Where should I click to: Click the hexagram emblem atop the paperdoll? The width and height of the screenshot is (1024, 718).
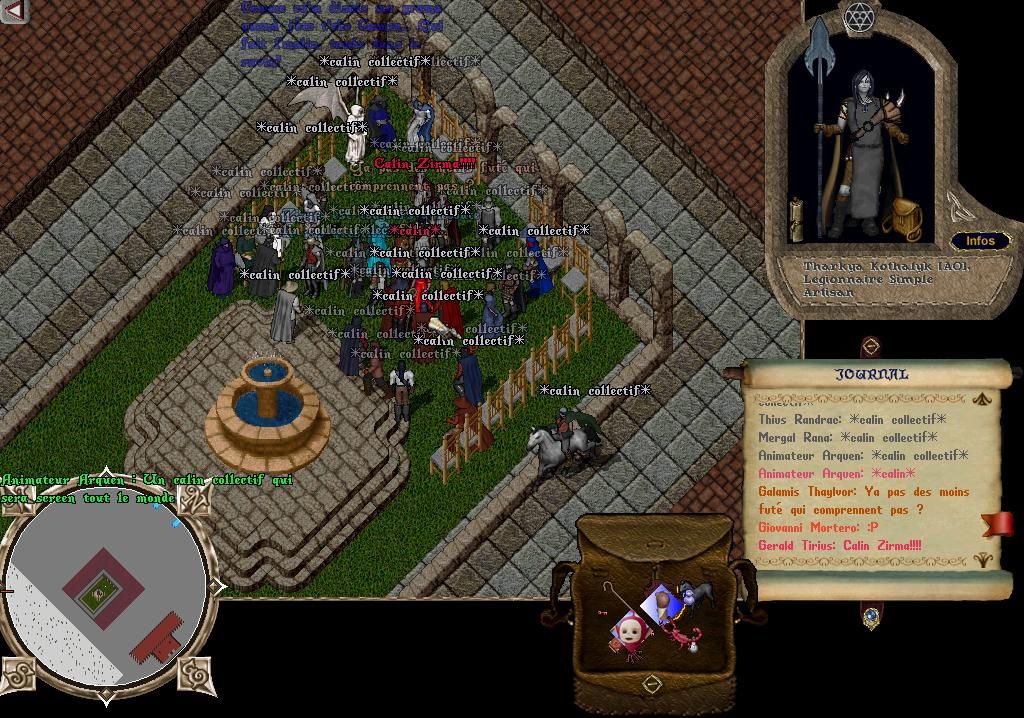point(859,16)
